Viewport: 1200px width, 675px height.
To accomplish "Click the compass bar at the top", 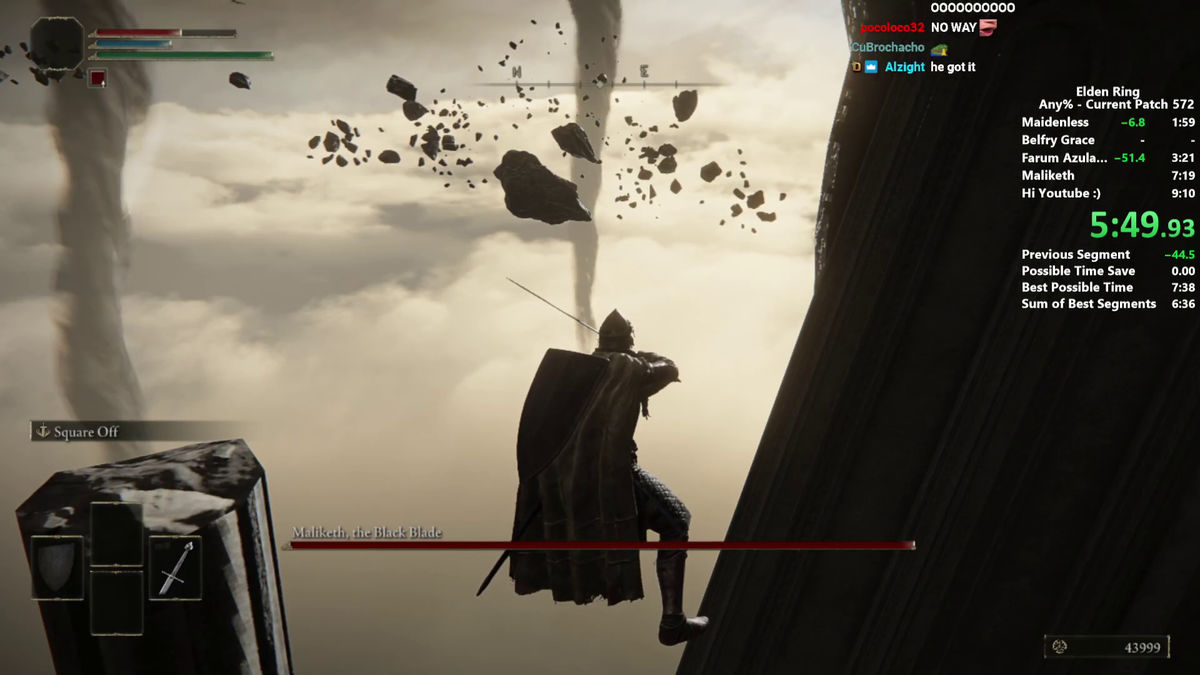I will 598,81.
